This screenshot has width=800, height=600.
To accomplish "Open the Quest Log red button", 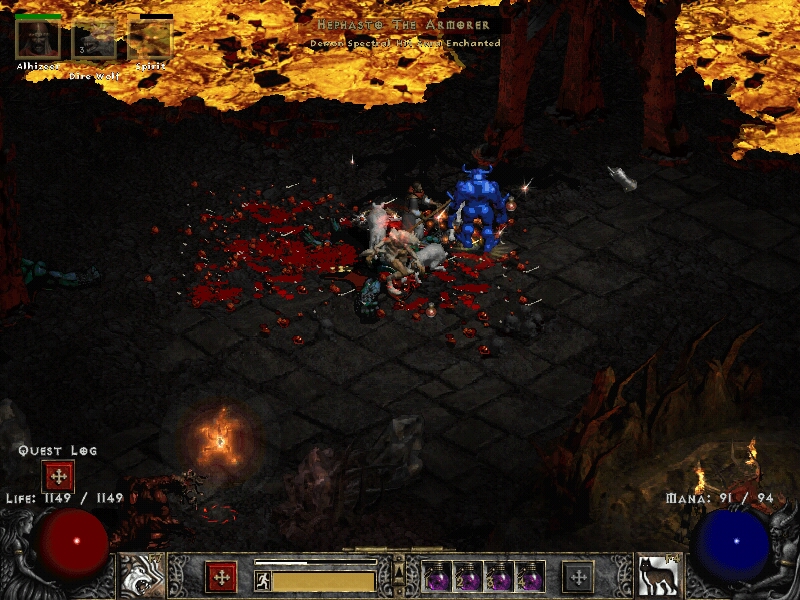I will (57, 476).
